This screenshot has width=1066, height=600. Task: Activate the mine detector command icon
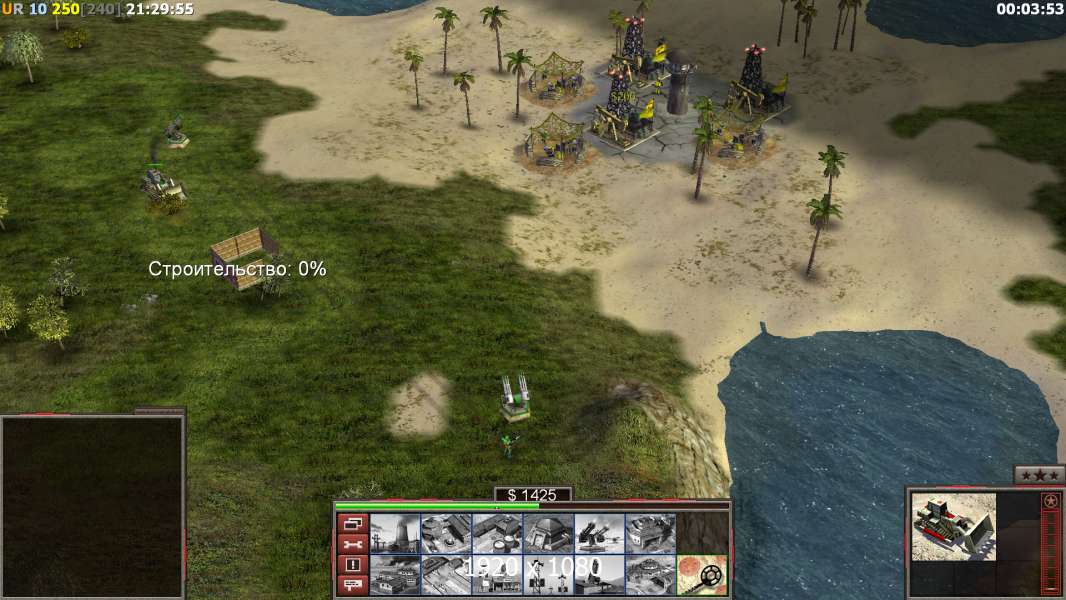point(702,575)
